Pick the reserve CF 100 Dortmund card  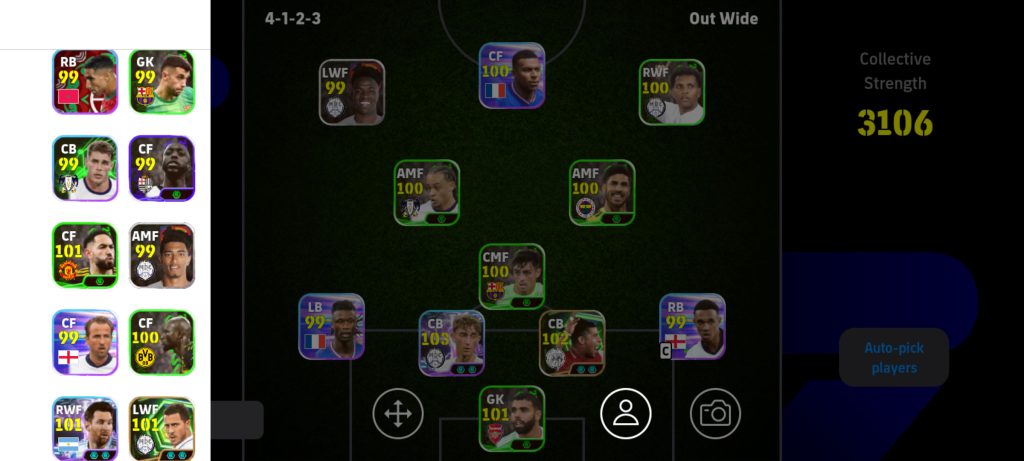point(162,342)
